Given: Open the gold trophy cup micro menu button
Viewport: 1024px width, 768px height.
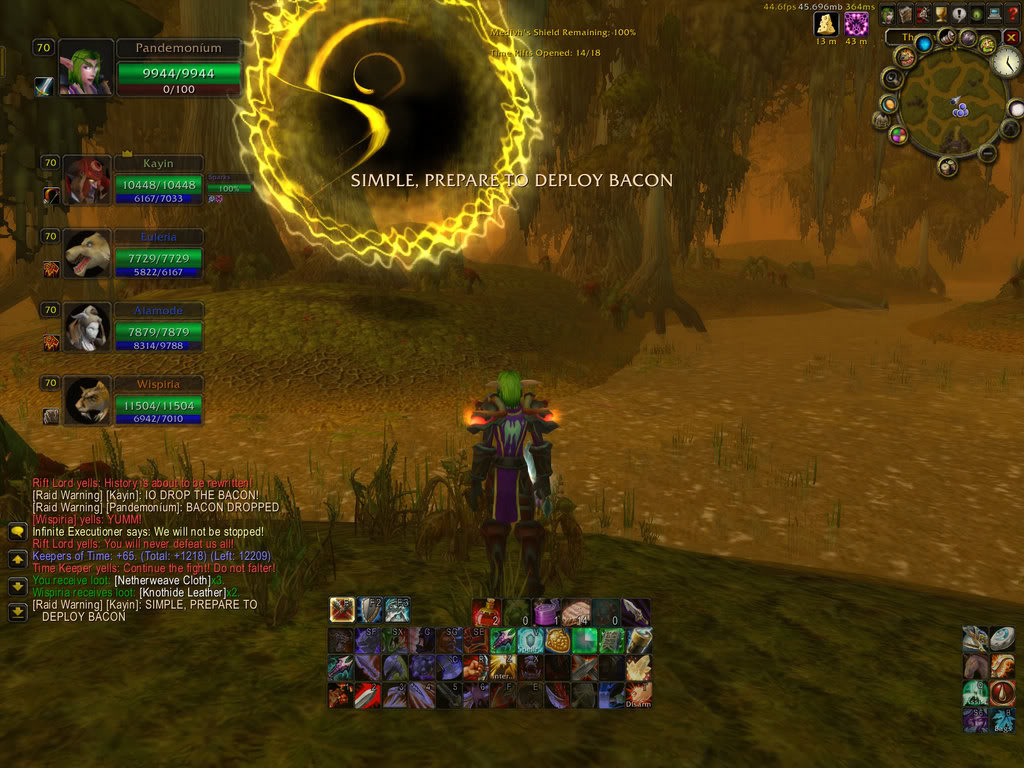Looking at the screenshot, I should tap(940, 15).
